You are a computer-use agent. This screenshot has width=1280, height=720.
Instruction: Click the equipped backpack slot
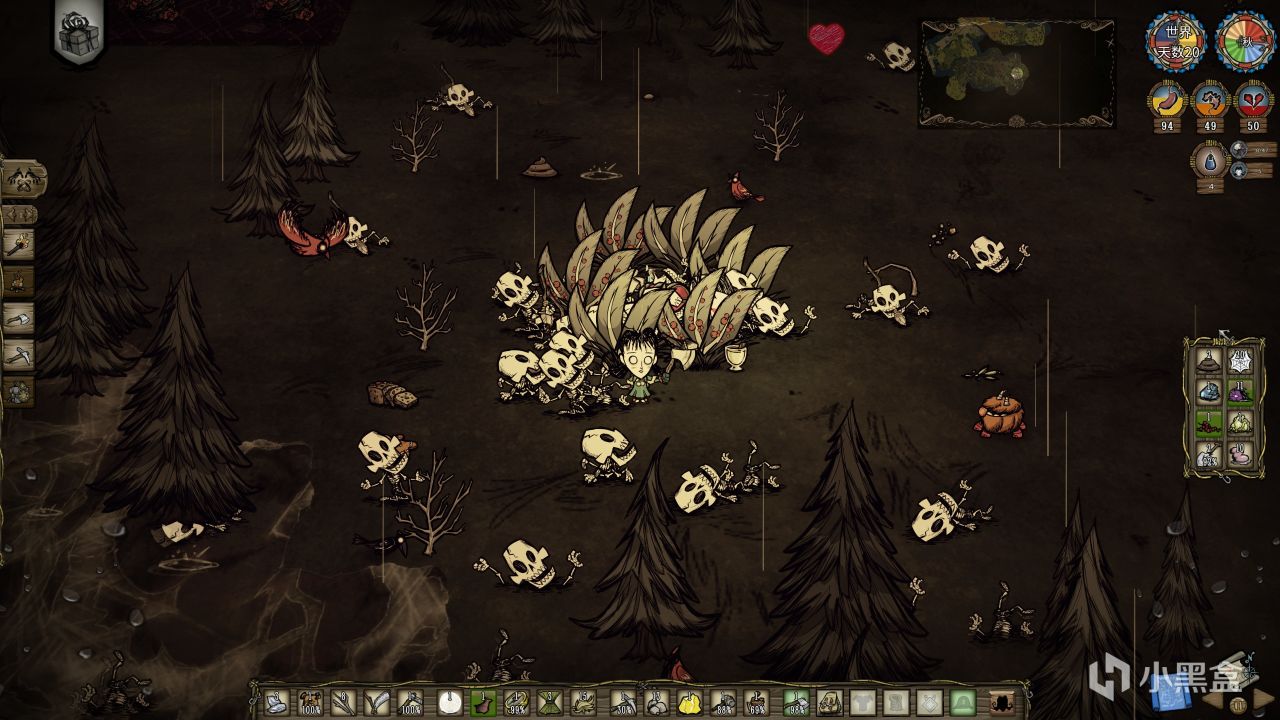pyautogui.click(x=829, y=703)
